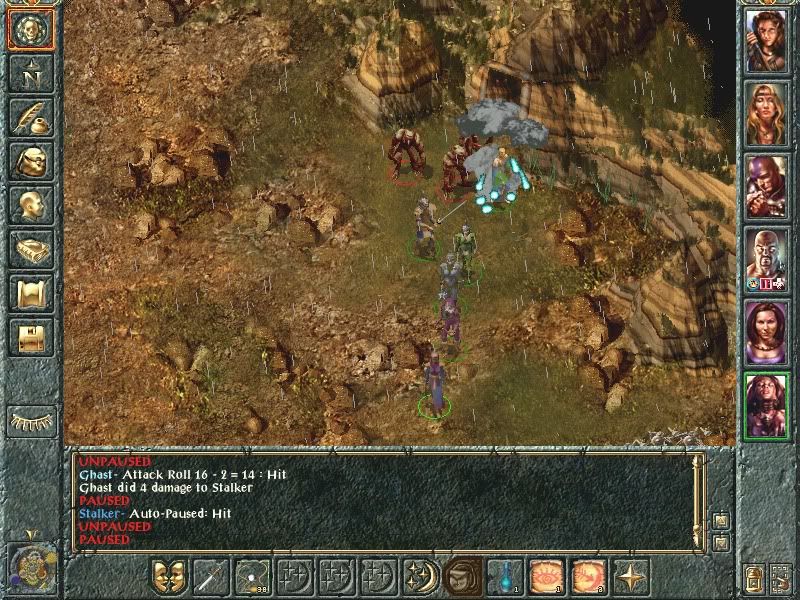The height and width of the screenshot is (600, 800).
Task: Click the return to game skull button
Action: tap(31, 30)
